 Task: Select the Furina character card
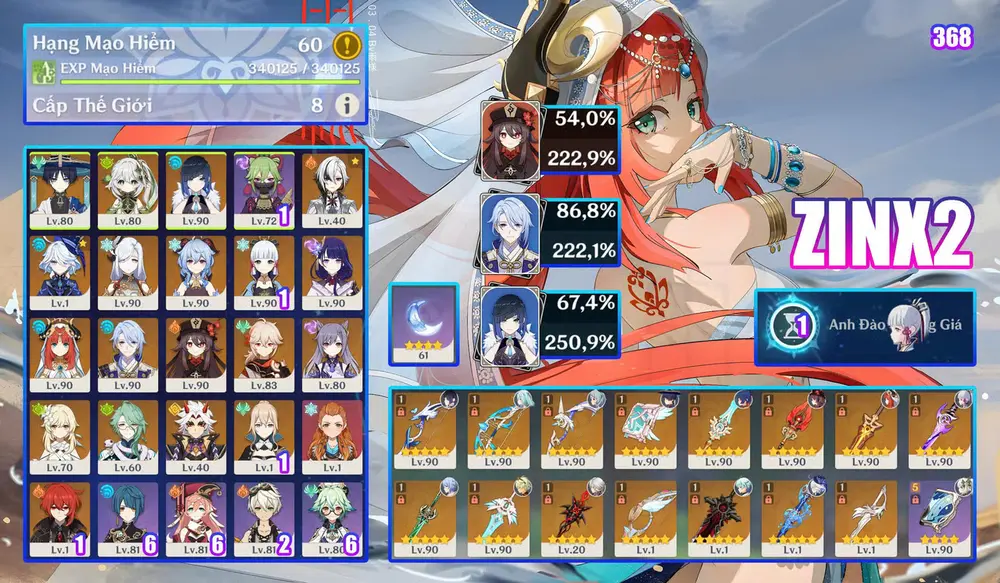click(60, 271)
